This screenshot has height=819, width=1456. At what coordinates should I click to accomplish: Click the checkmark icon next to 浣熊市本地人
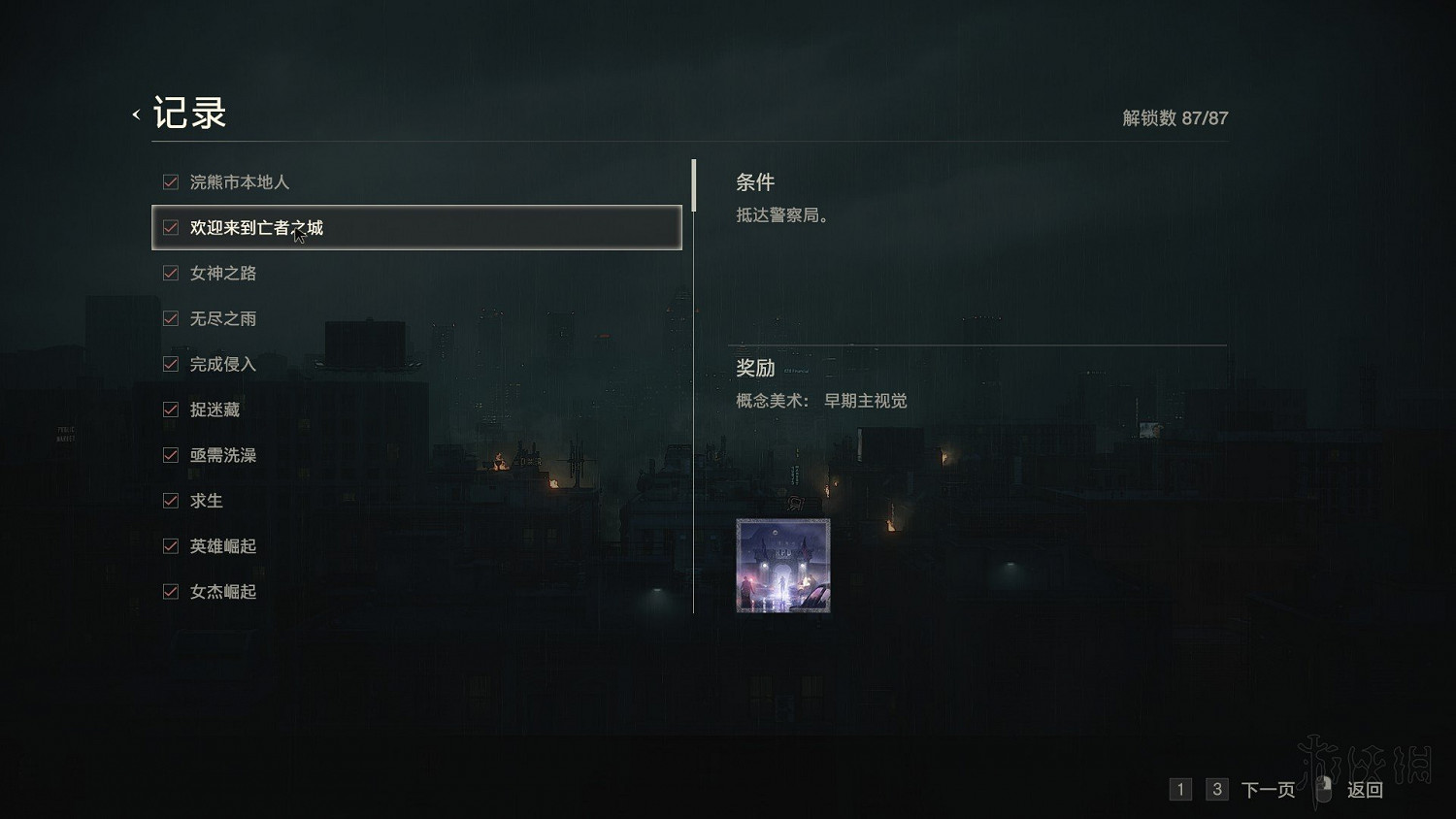tap(170, 181)
